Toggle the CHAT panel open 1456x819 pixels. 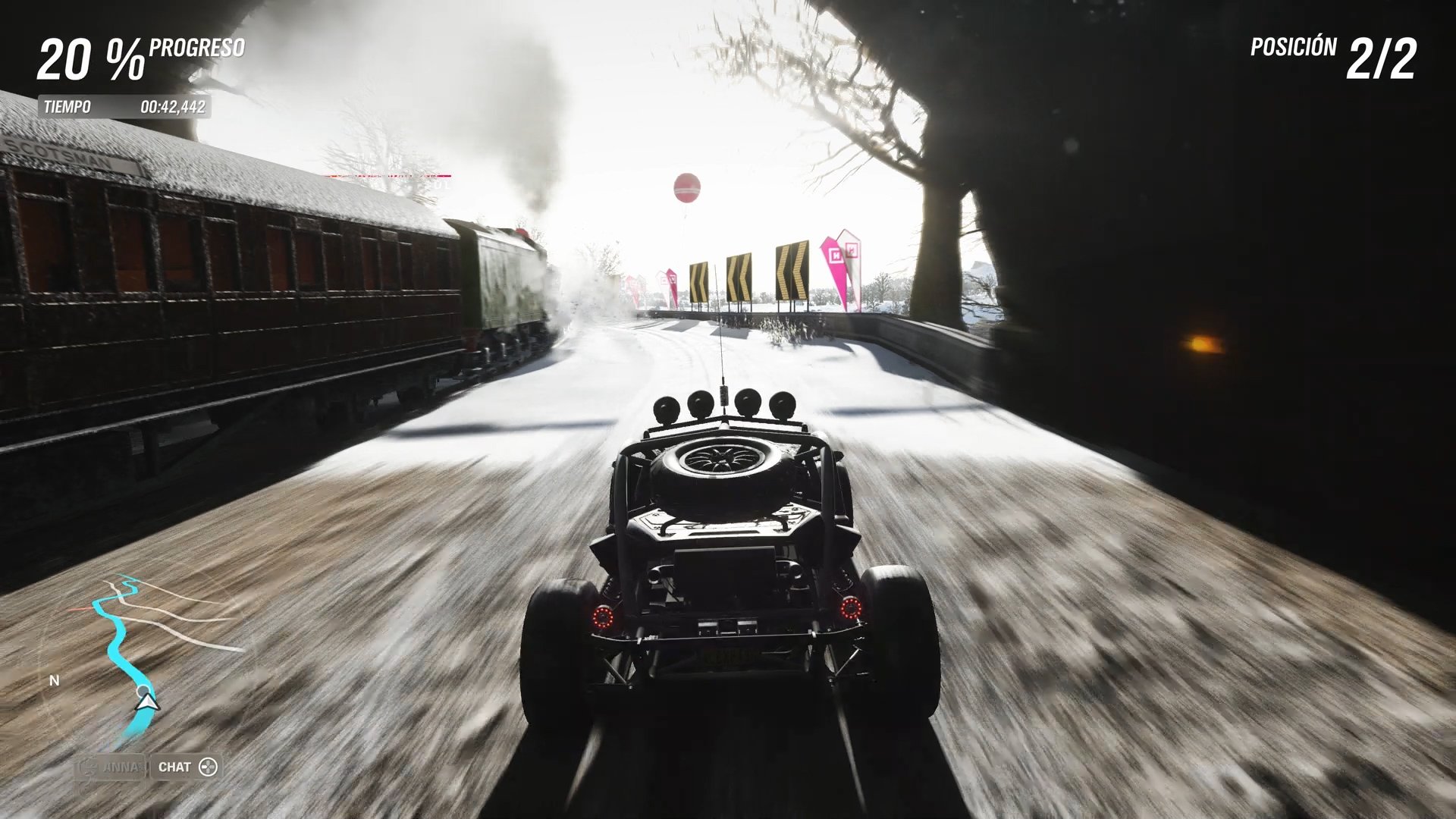(x=185, y=767)
